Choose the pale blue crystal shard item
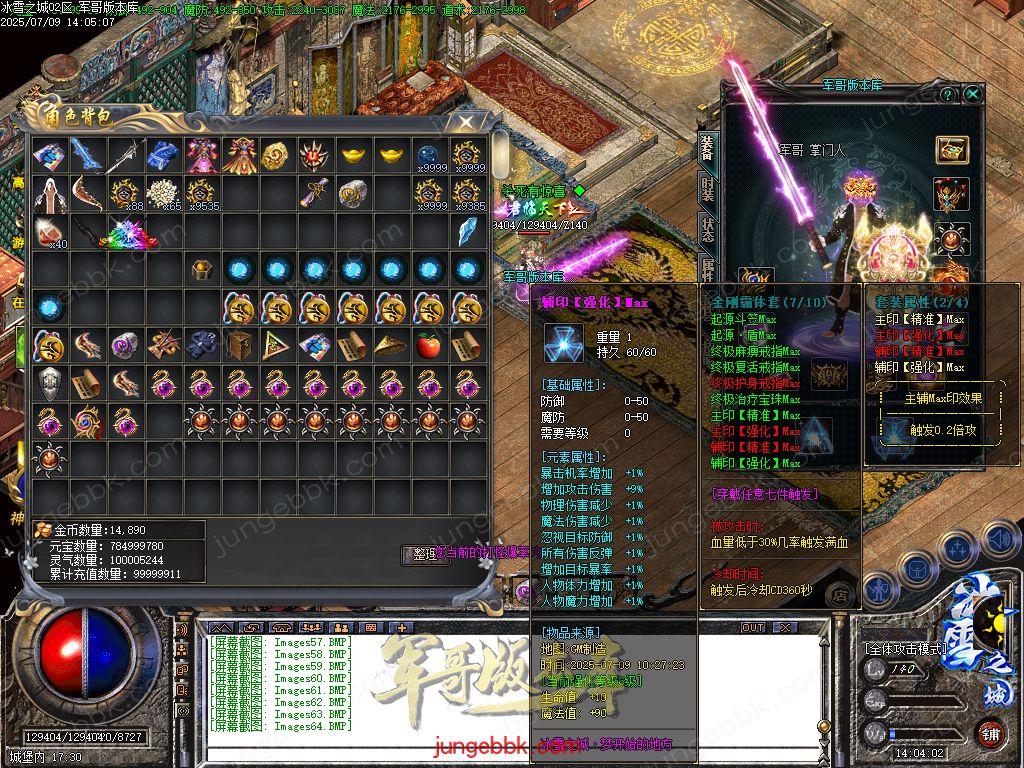1024x768 pixels. (x=466, y=232)
